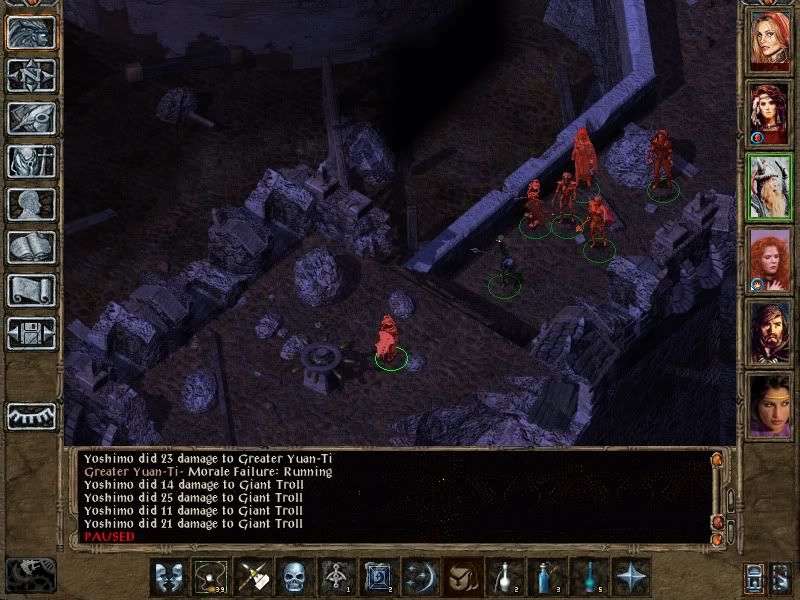
Task: Open the area map
Action: (x=31, y=75)
